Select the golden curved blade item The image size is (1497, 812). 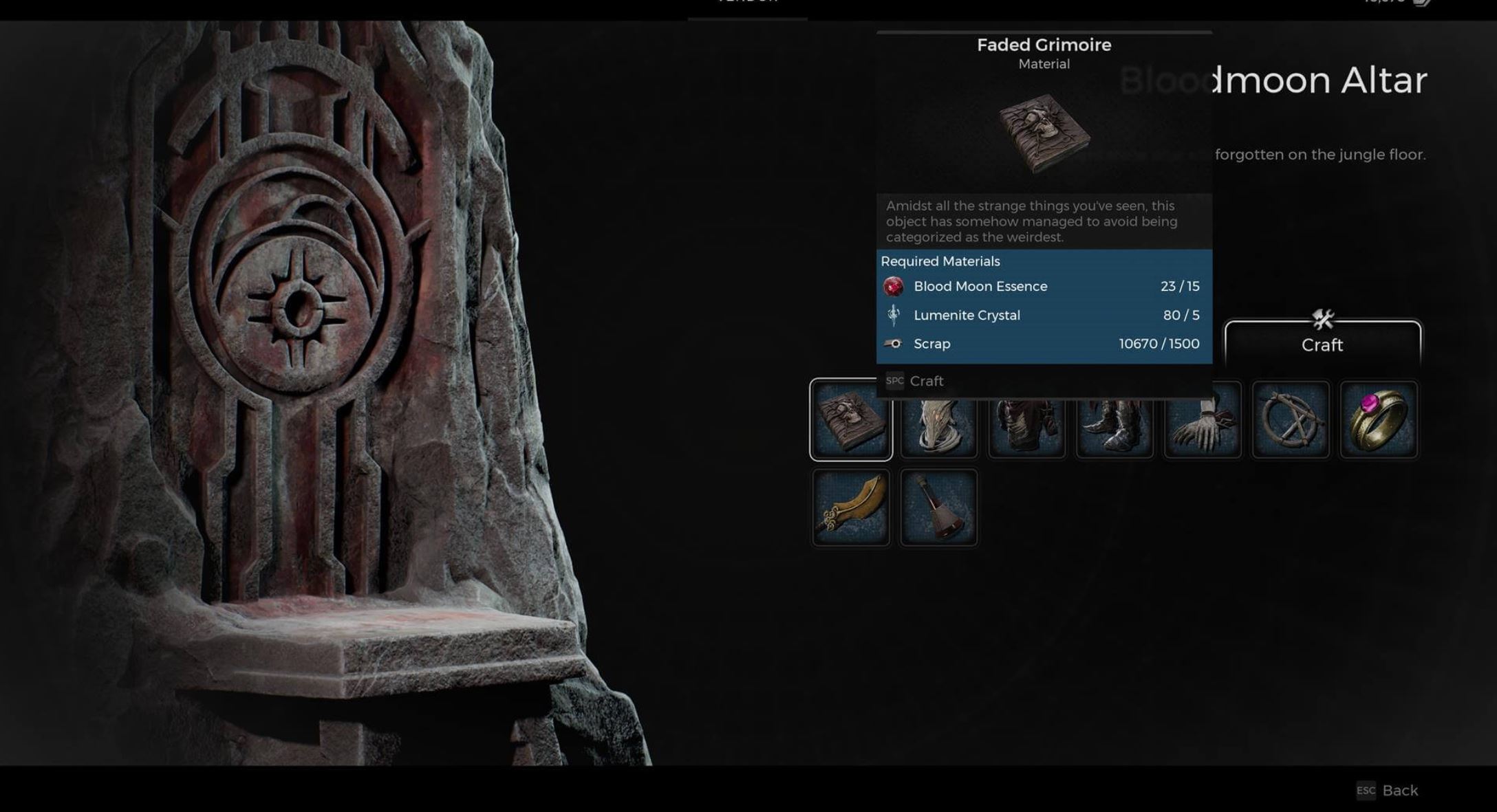tap(852, 507)
